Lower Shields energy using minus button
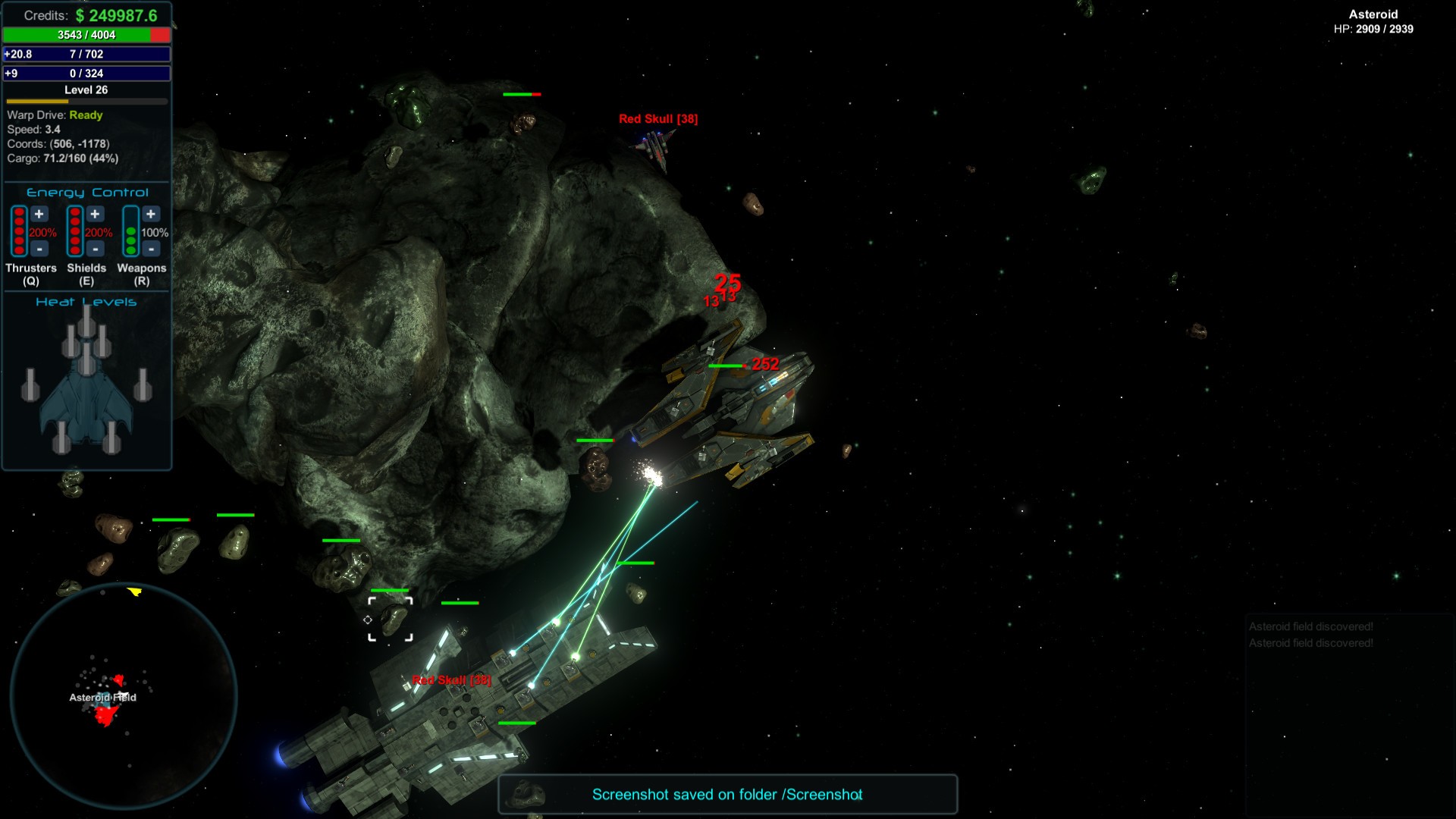This screenshot has height=819, width=1456. pyautogui.click(x=95, y=248)
